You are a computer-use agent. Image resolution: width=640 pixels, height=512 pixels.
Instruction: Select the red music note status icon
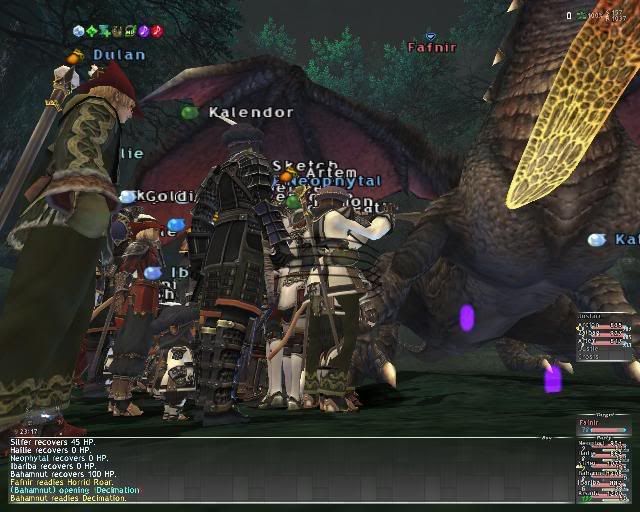click(x=157, y=31)
